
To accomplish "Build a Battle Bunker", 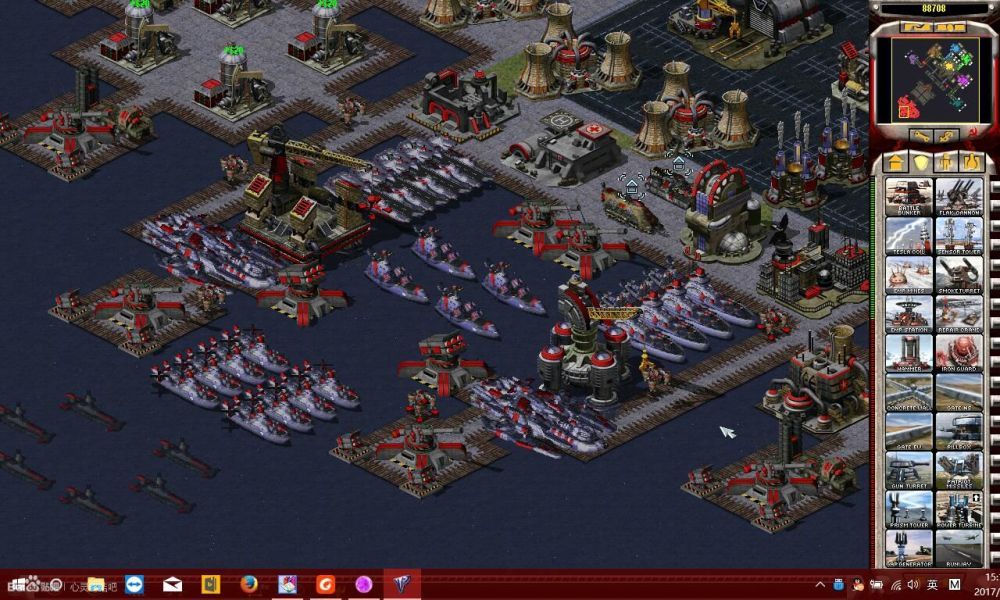I will [x=909, y=197].
